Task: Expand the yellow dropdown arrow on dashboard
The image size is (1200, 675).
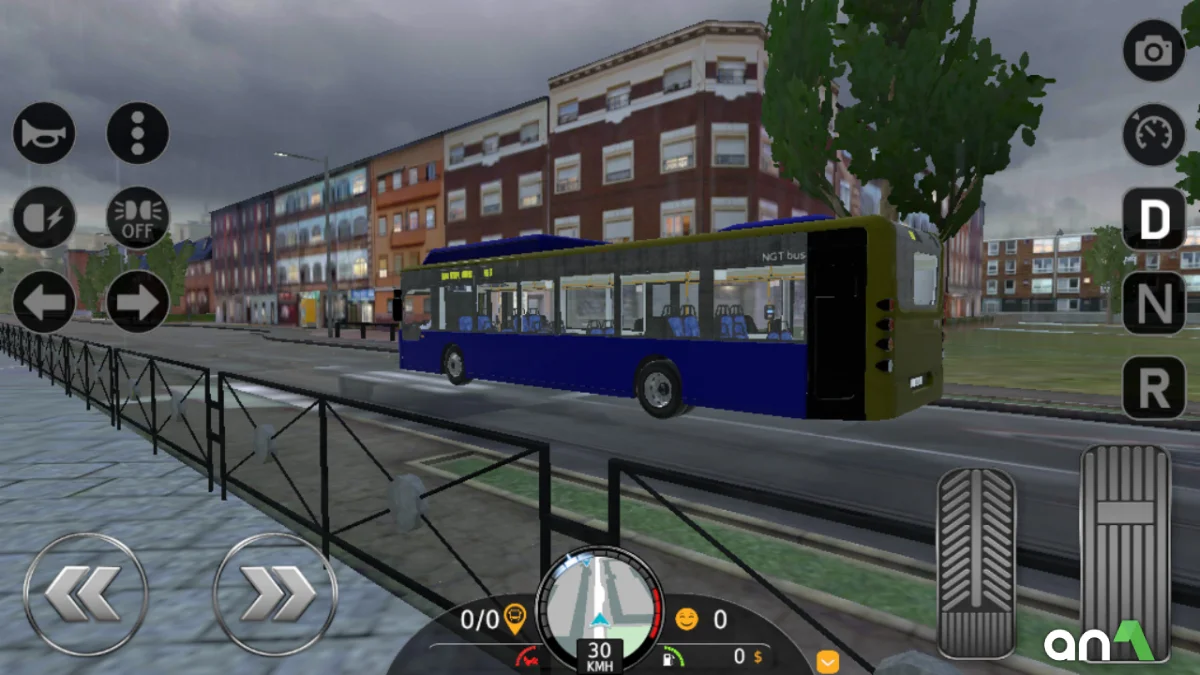Action: [827, 661]
